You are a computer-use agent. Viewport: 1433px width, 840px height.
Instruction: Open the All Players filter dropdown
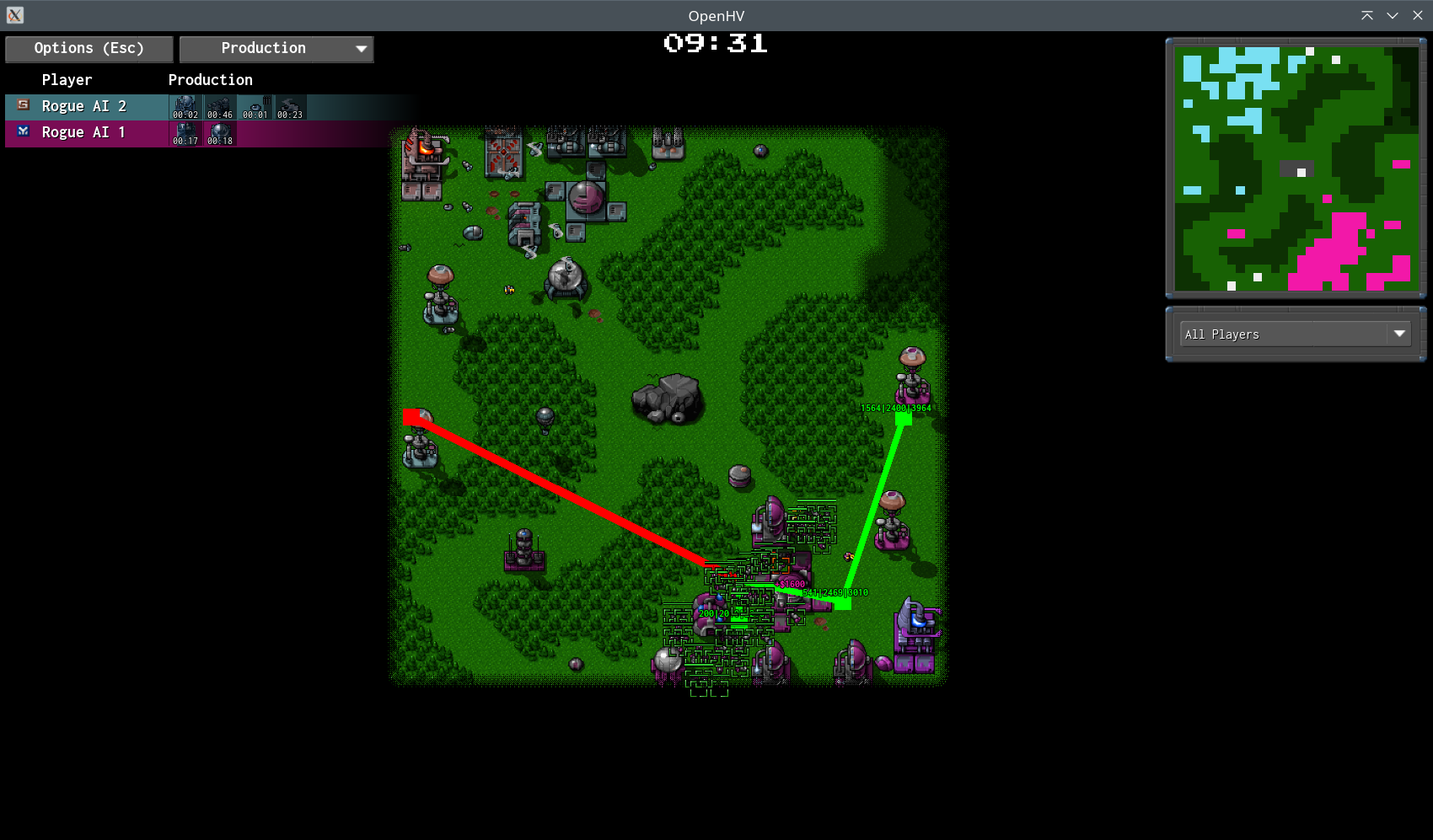(1295, 334)
